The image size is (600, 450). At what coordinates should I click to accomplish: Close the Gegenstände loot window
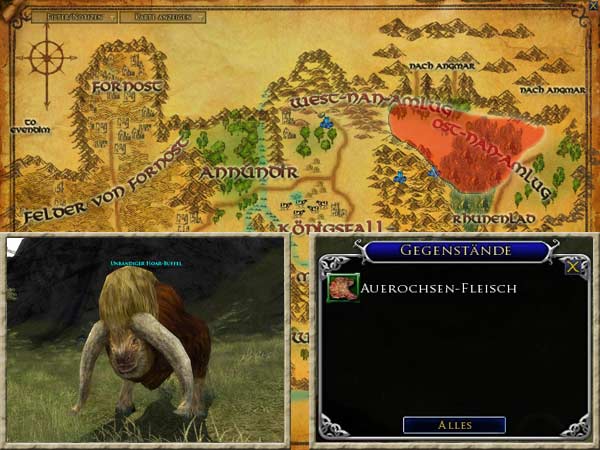tap(573, 267)
